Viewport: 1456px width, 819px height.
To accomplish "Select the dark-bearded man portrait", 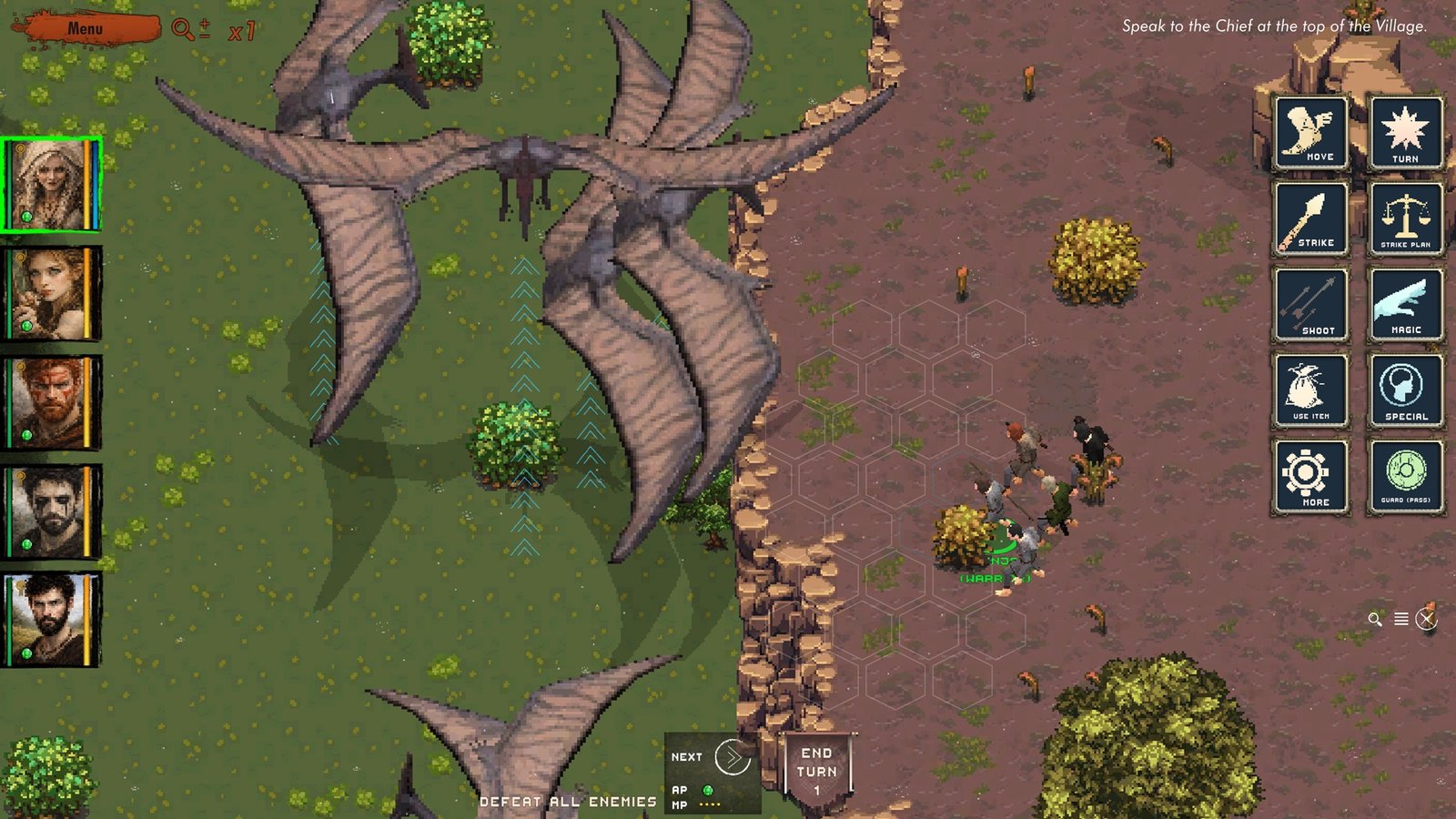I will pyautogui.click(x=51, y=619).
